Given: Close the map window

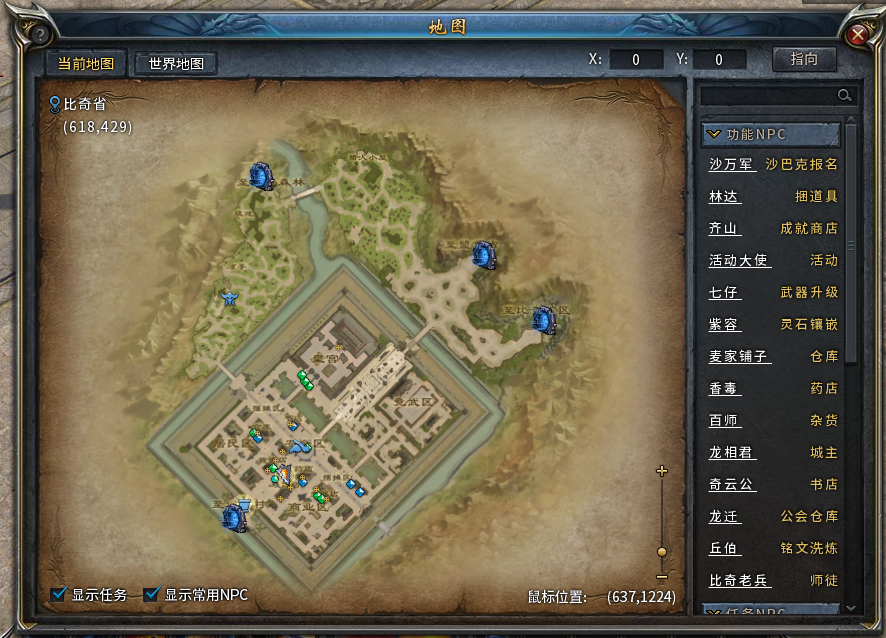Looking at the screenshot, I should click(857, 34).
